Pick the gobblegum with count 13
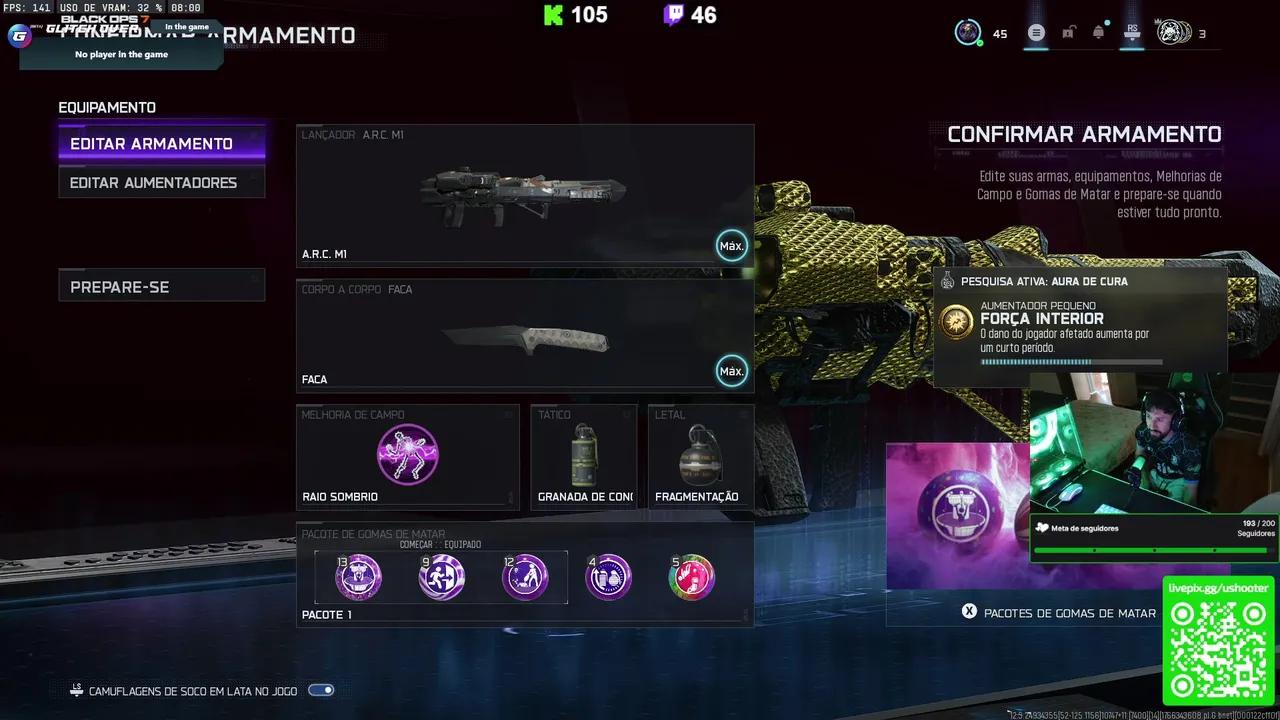This screenshot has height=720, width=1280. [x=358, y=577]
